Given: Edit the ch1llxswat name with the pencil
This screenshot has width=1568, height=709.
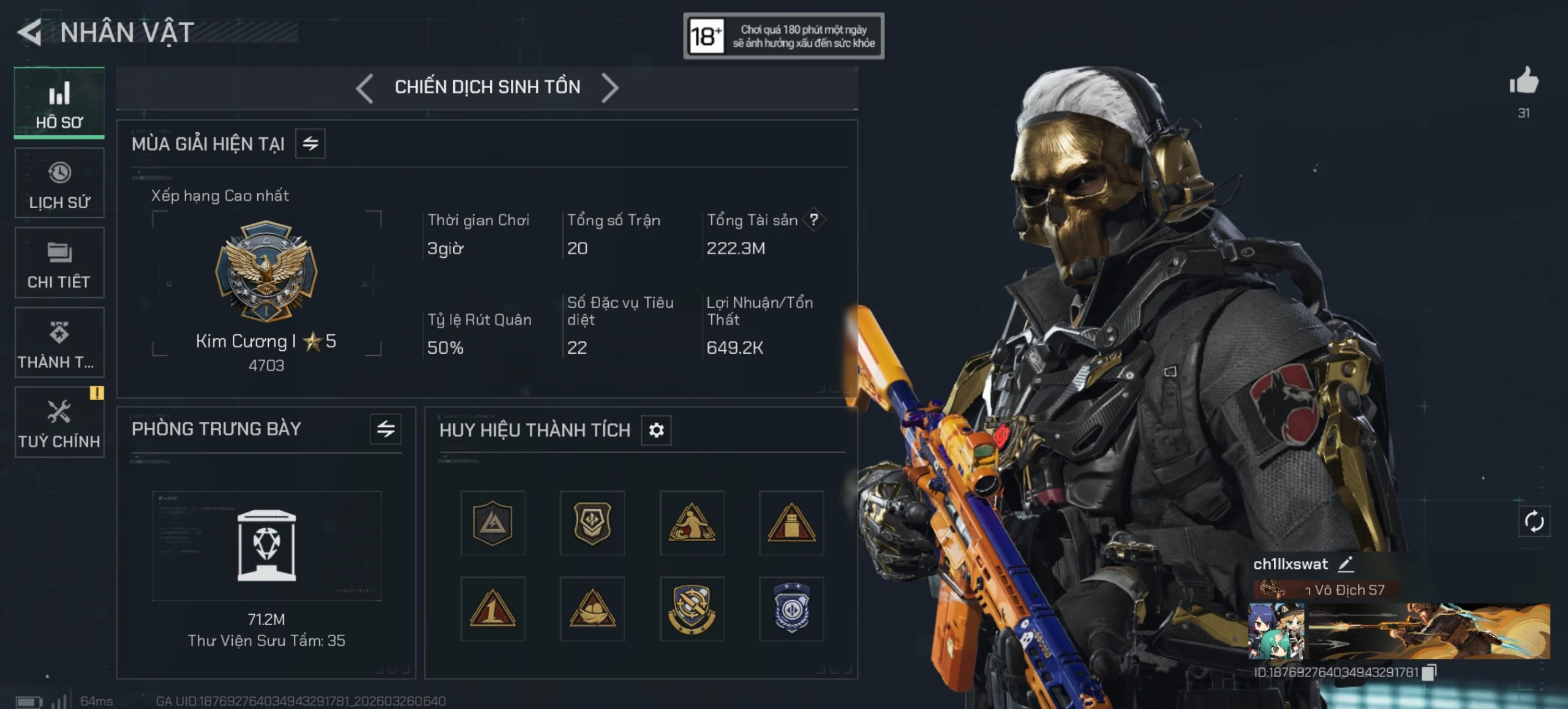Looking at the screenshot, I should (x=1346, y=564).
